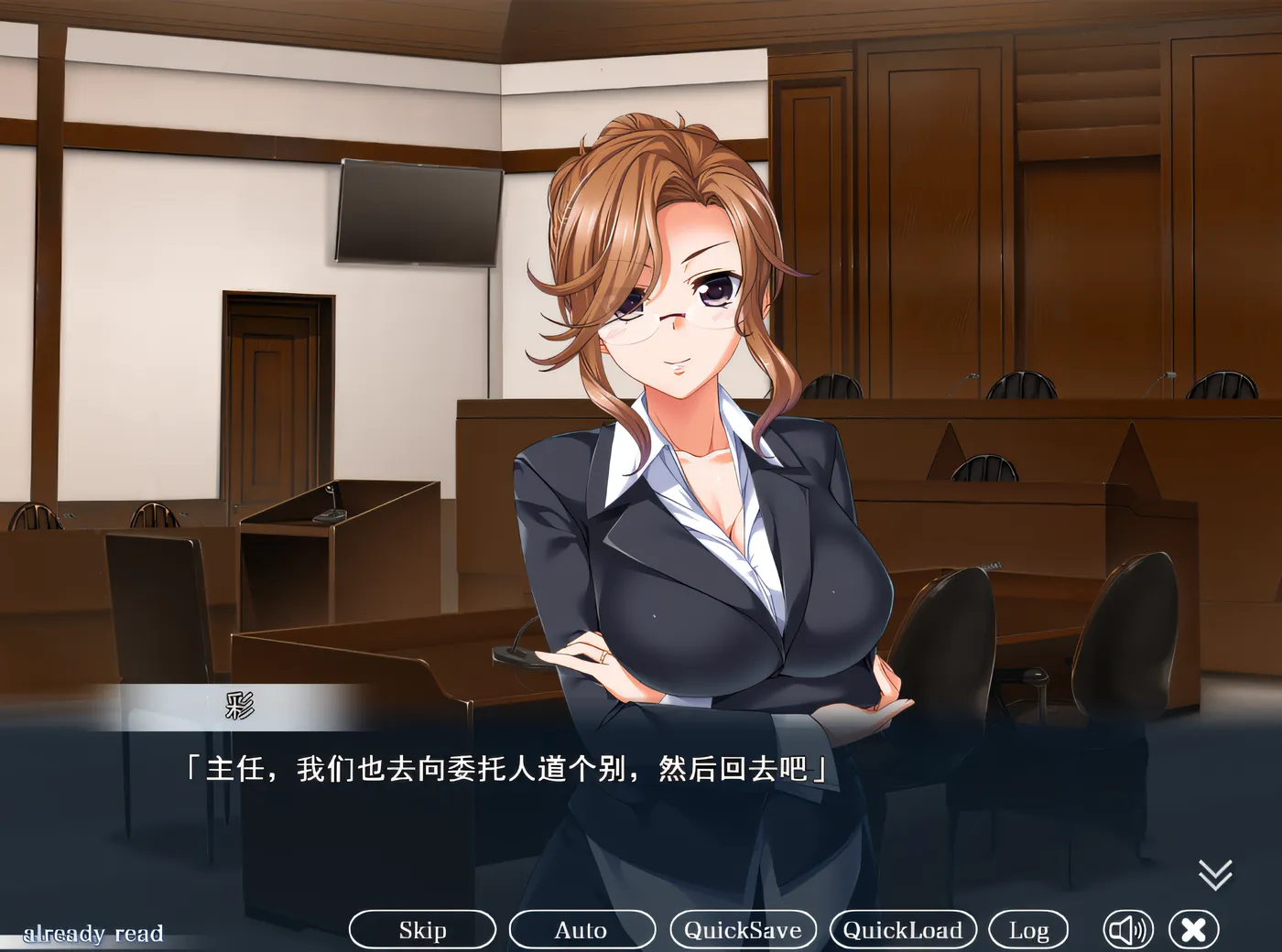Select the QuickSave menu option
Viewport: 1282px width, 952px height.
pyautogui.click(x=744, y=929)
